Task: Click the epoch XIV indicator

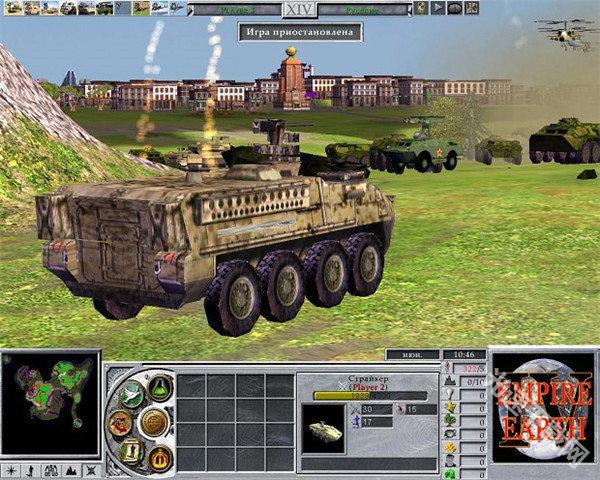Action: [x=298, y=9]
